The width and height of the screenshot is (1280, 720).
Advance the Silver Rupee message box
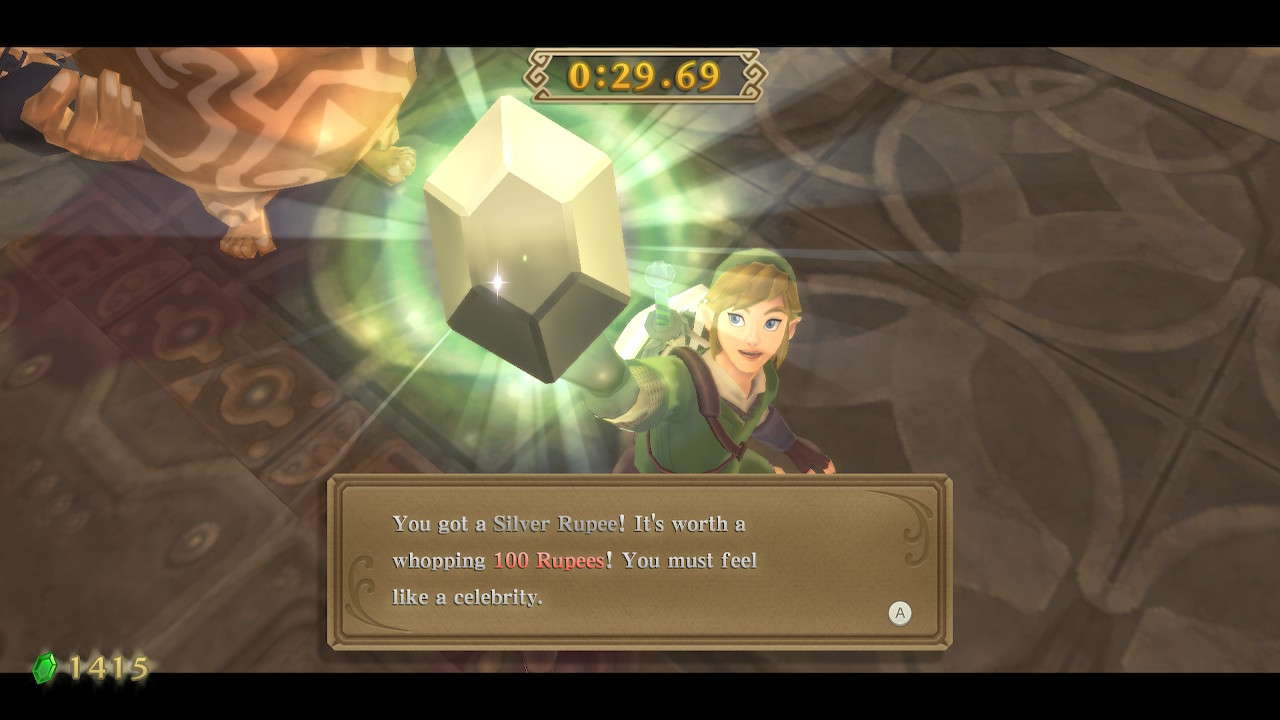pos(899,613)
